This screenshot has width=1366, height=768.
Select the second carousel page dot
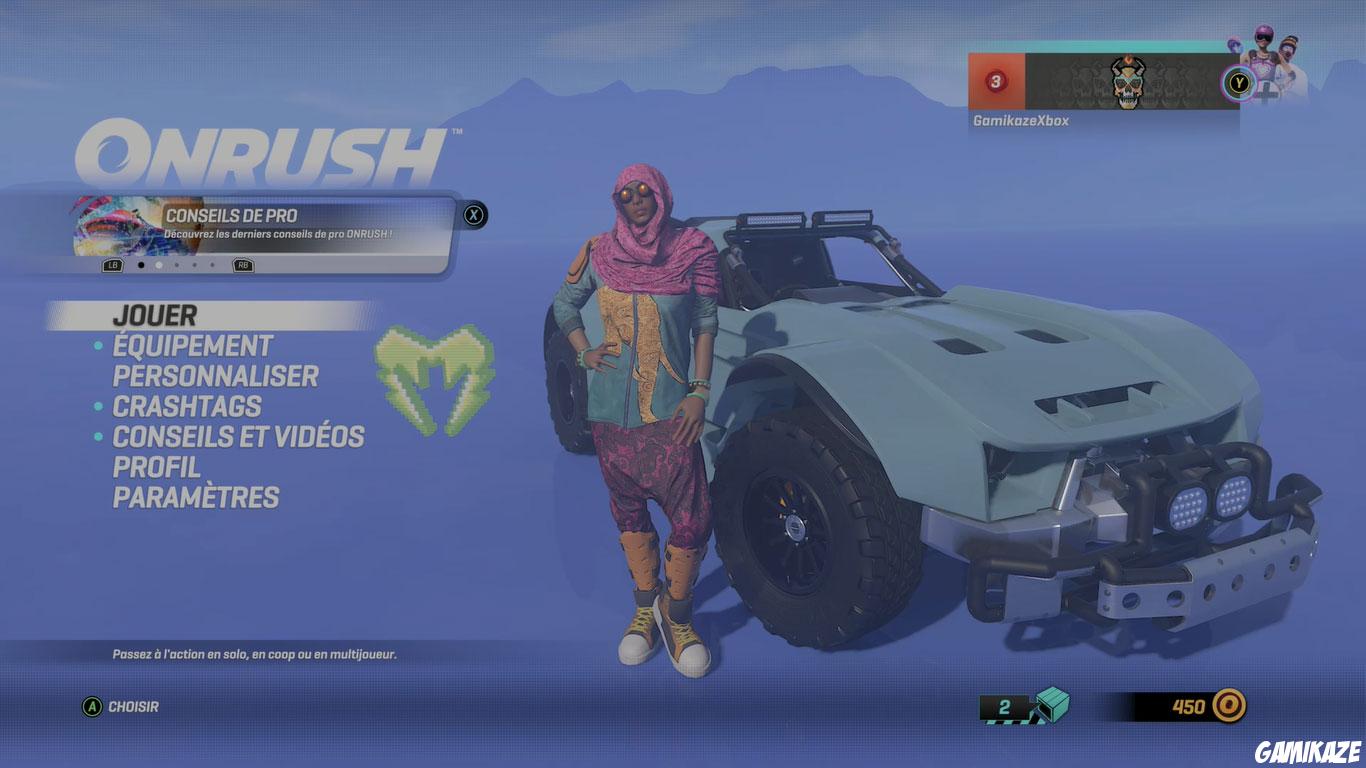pyautogui.click(x=158, y=265)
